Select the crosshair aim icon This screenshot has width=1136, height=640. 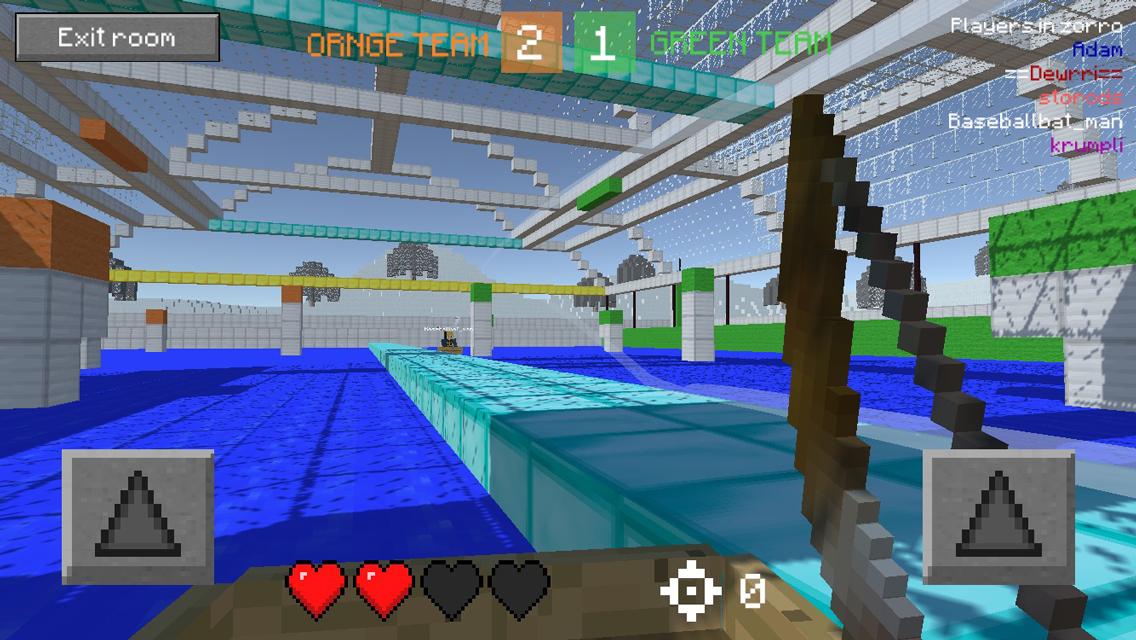coord(690,591)
